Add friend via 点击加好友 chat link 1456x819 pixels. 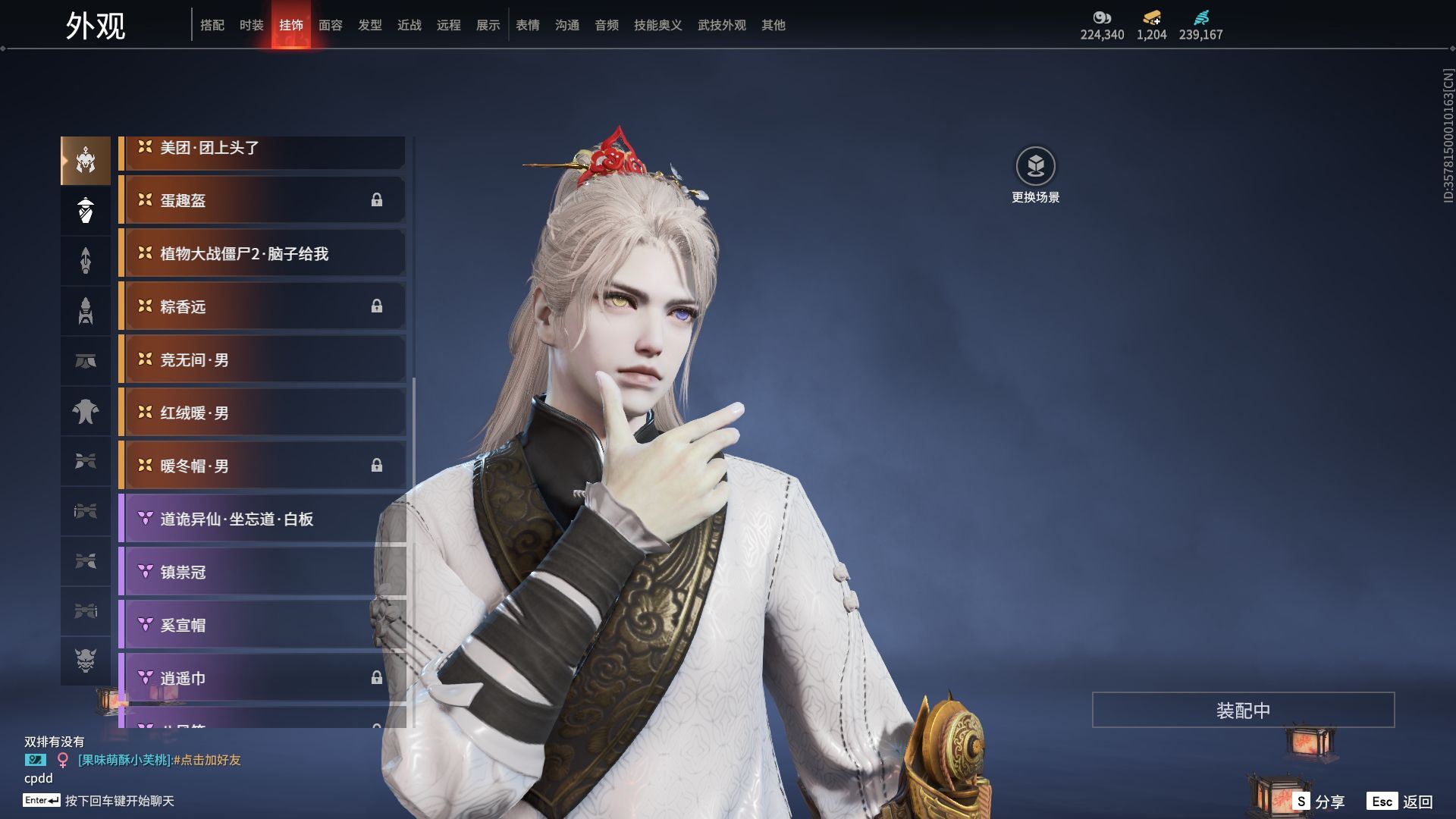pyautogui.click(x=210, y=760)
